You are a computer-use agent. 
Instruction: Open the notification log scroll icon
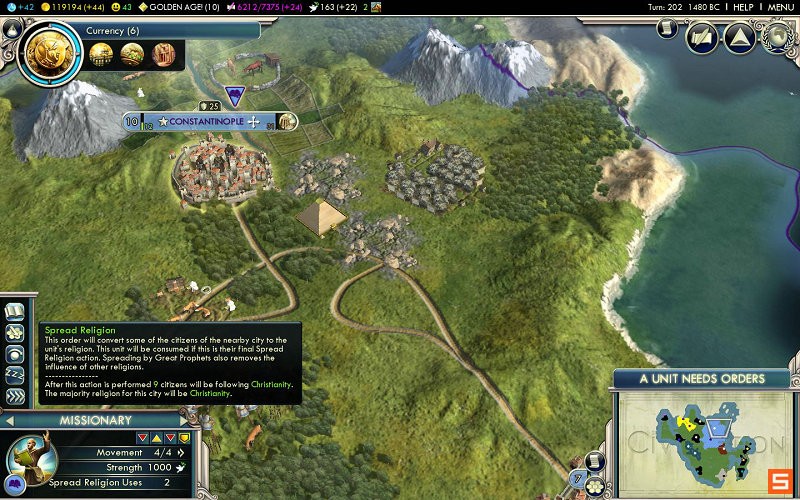(668, 28)
